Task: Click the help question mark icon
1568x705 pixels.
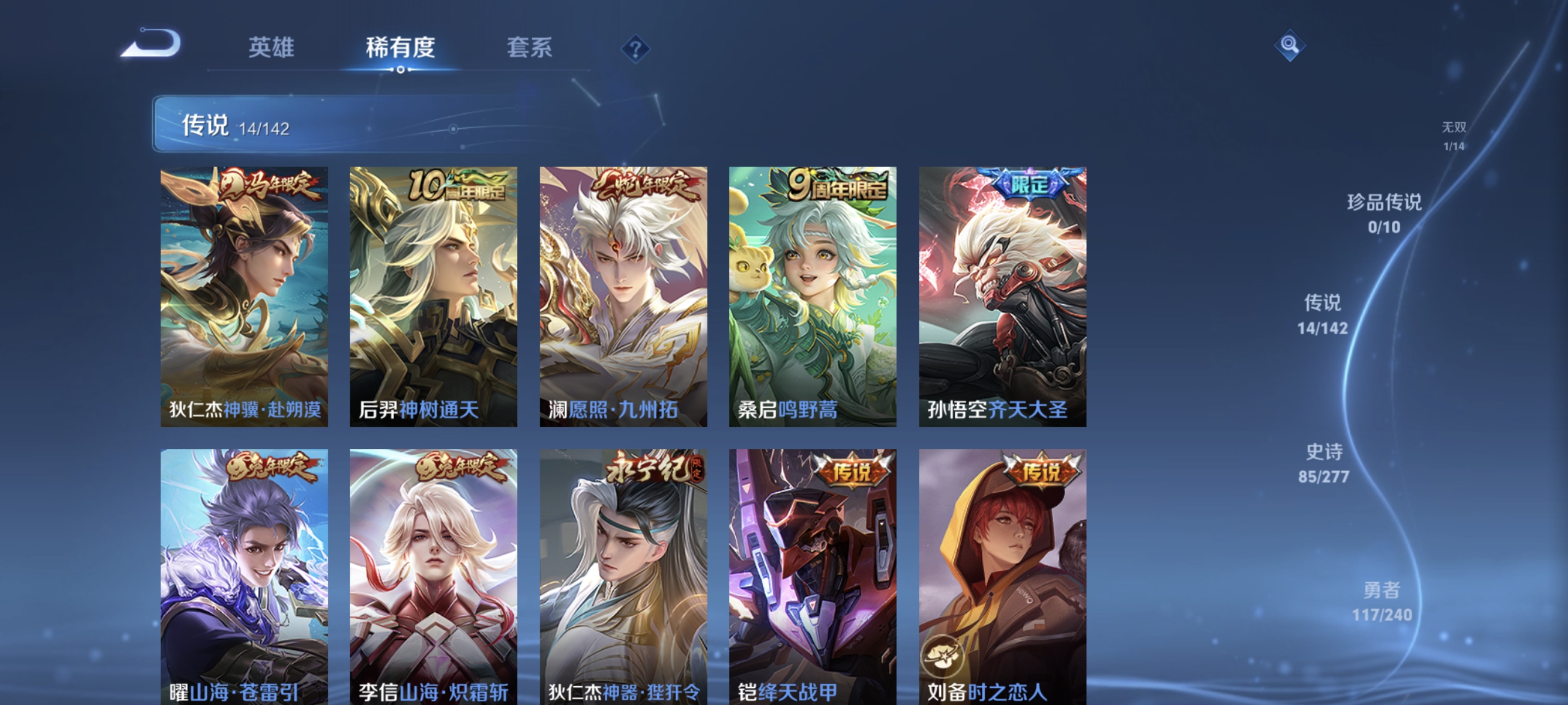Action: point(635,50)
